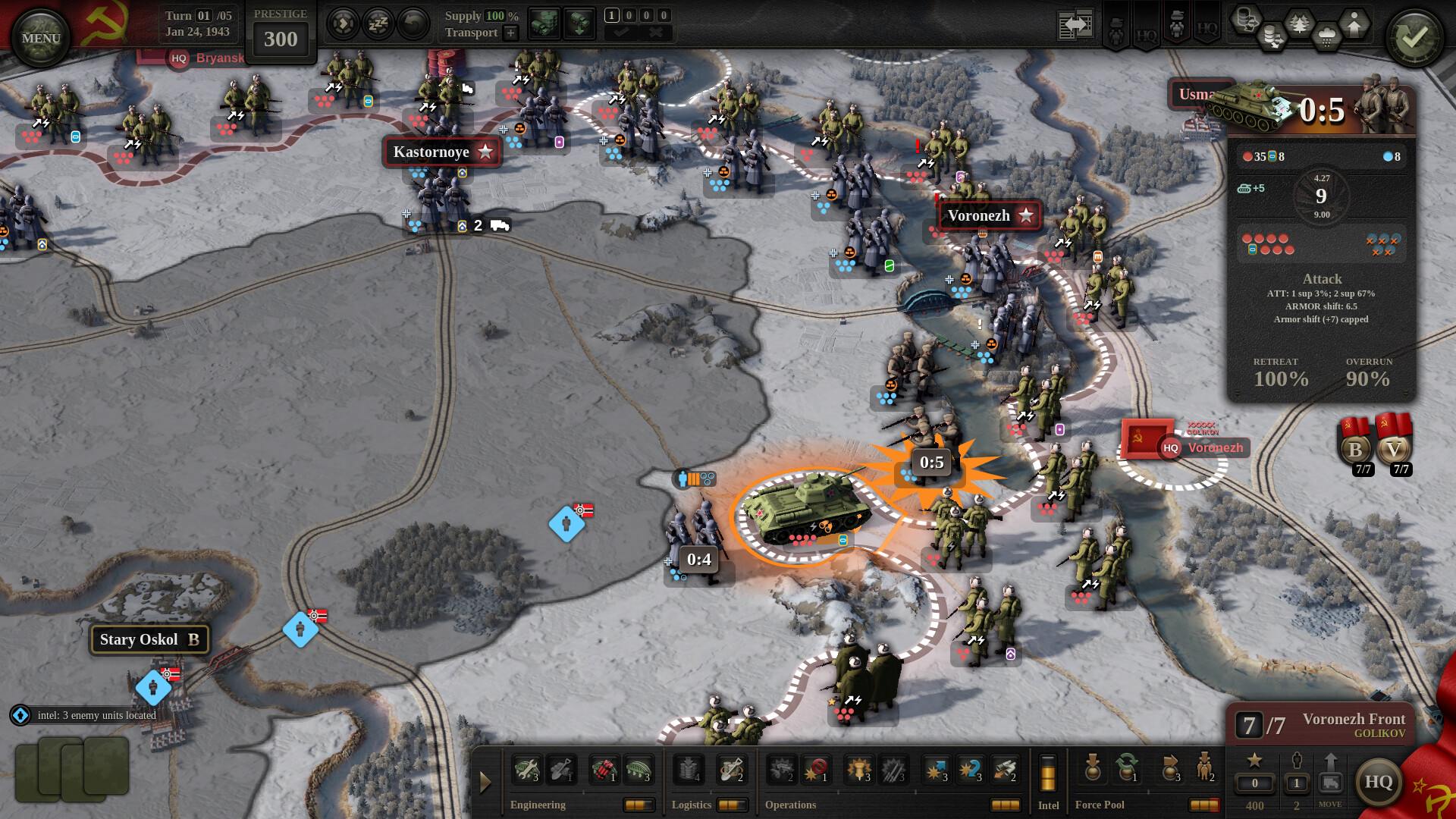This screenshot has height=819, width=1456.
Task: Toggle the Engineering category switch
Action: tap(639, 805)
